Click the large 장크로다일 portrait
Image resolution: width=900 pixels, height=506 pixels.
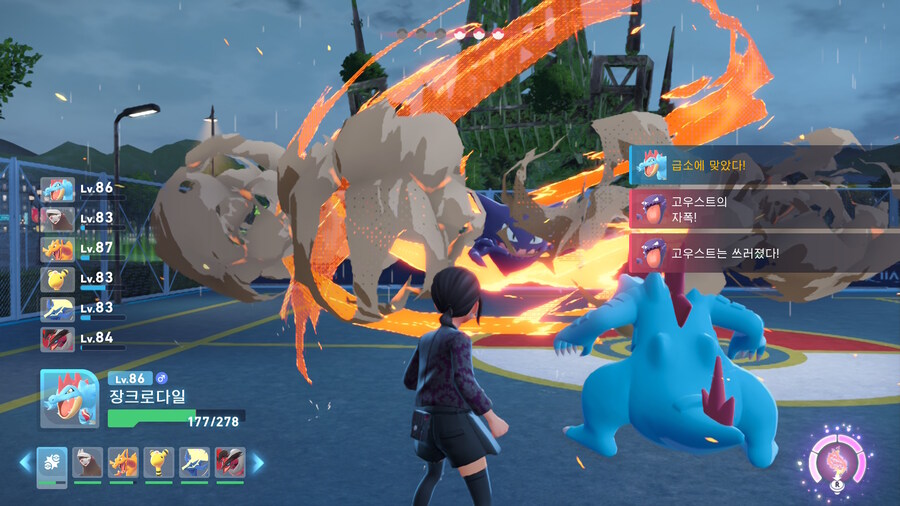pos(68,398)
